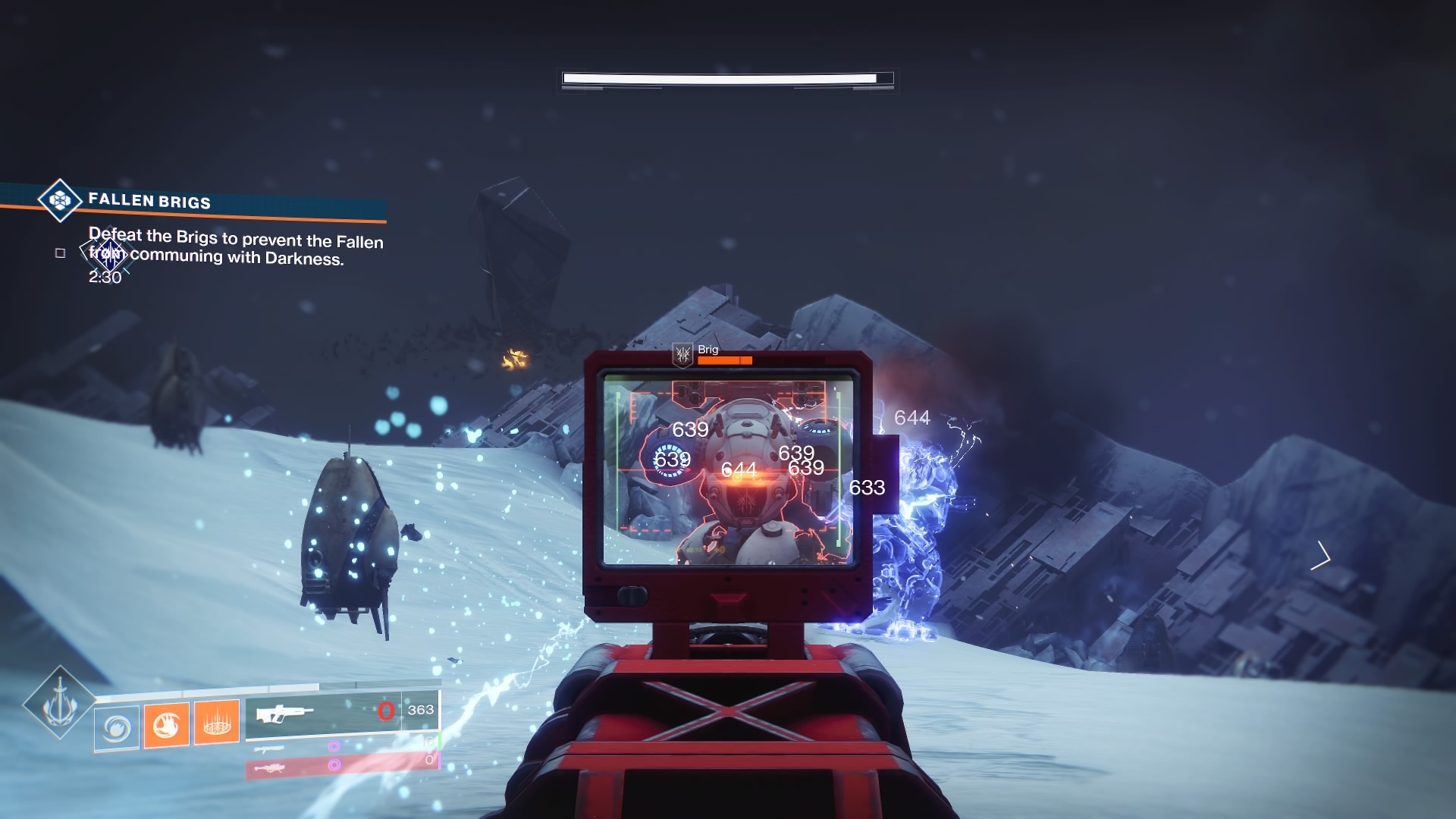Click the Brigs objective checkbox
Screen dimensions: 1456x819
[61, 253]
